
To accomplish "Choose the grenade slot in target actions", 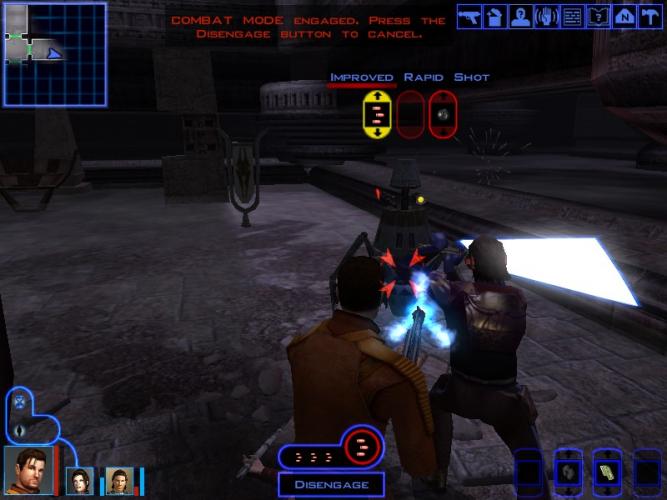I will (x=443, y=113).
